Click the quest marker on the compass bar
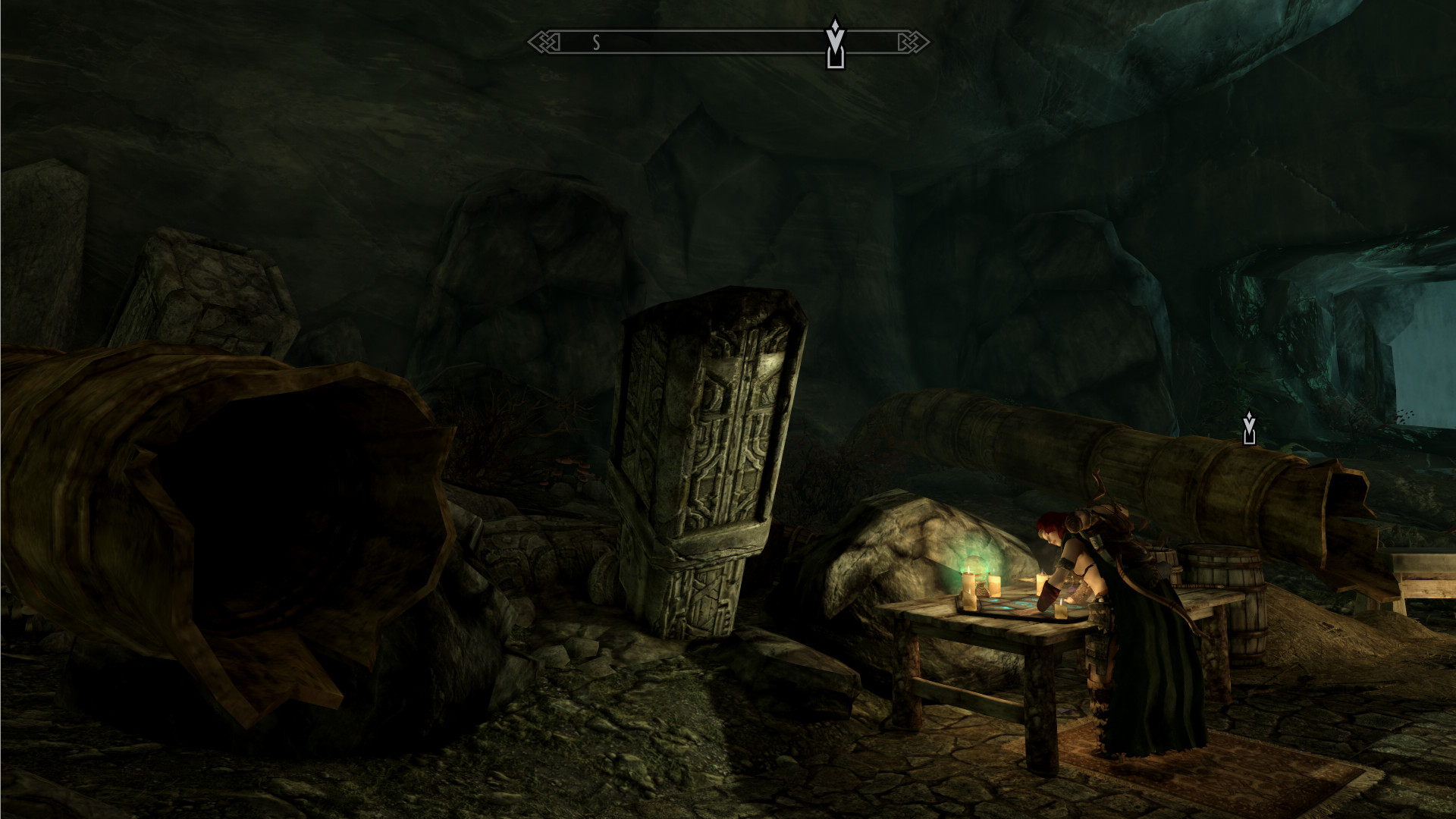This screenshot has width=1456, height=819. pos(835,42)
